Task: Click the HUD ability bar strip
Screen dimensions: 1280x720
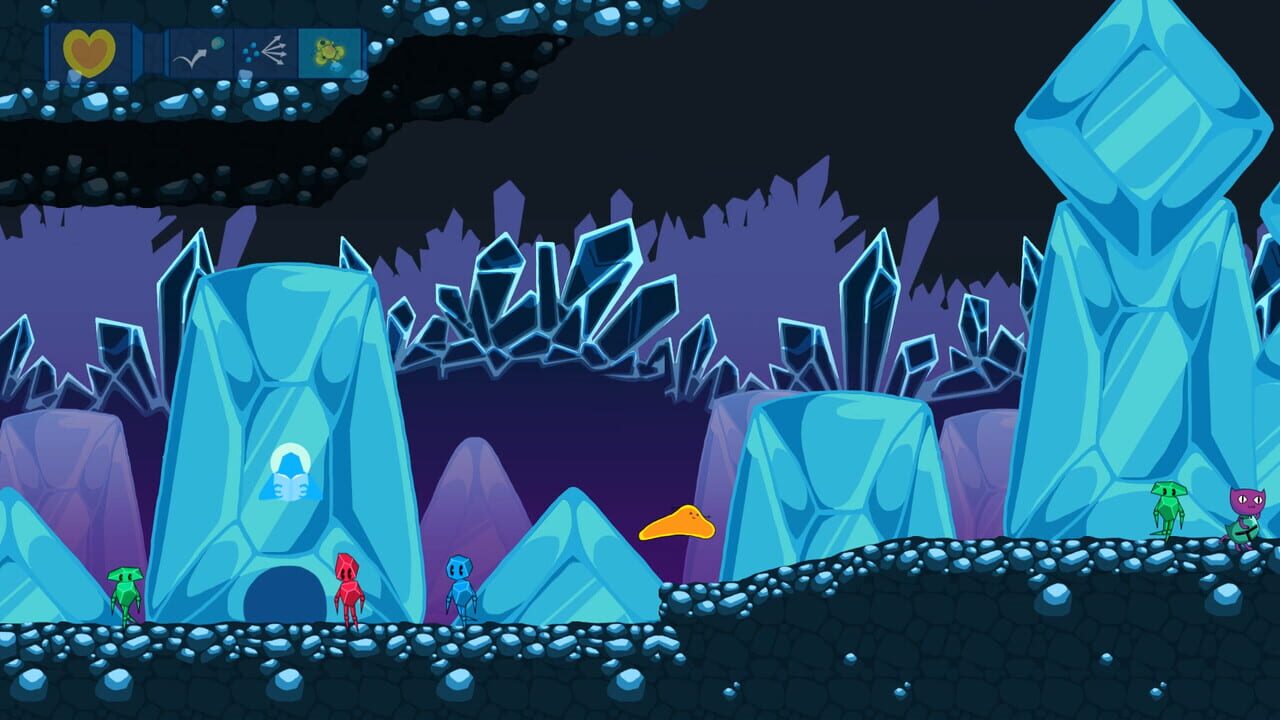Action: click(200, 47)
